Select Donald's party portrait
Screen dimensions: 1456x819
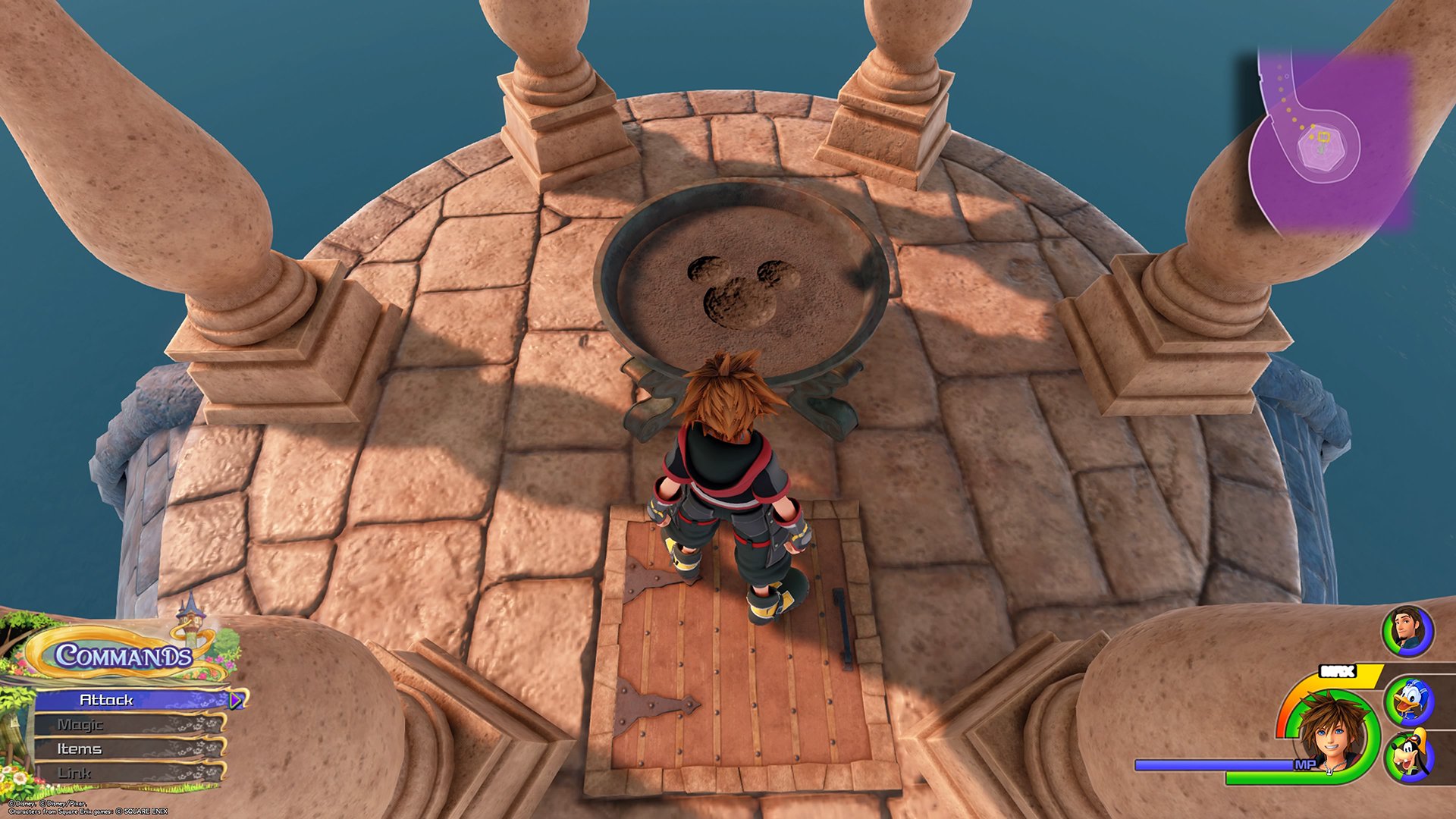point(1408,701)
